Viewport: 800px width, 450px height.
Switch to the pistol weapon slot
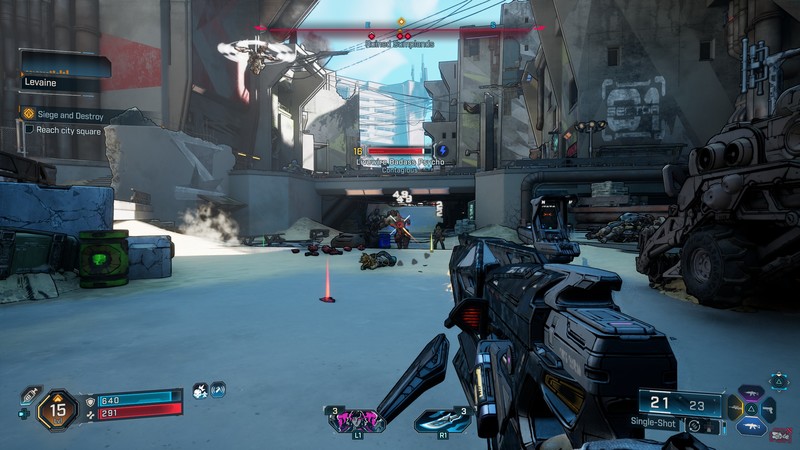click(x=768, y=408)
